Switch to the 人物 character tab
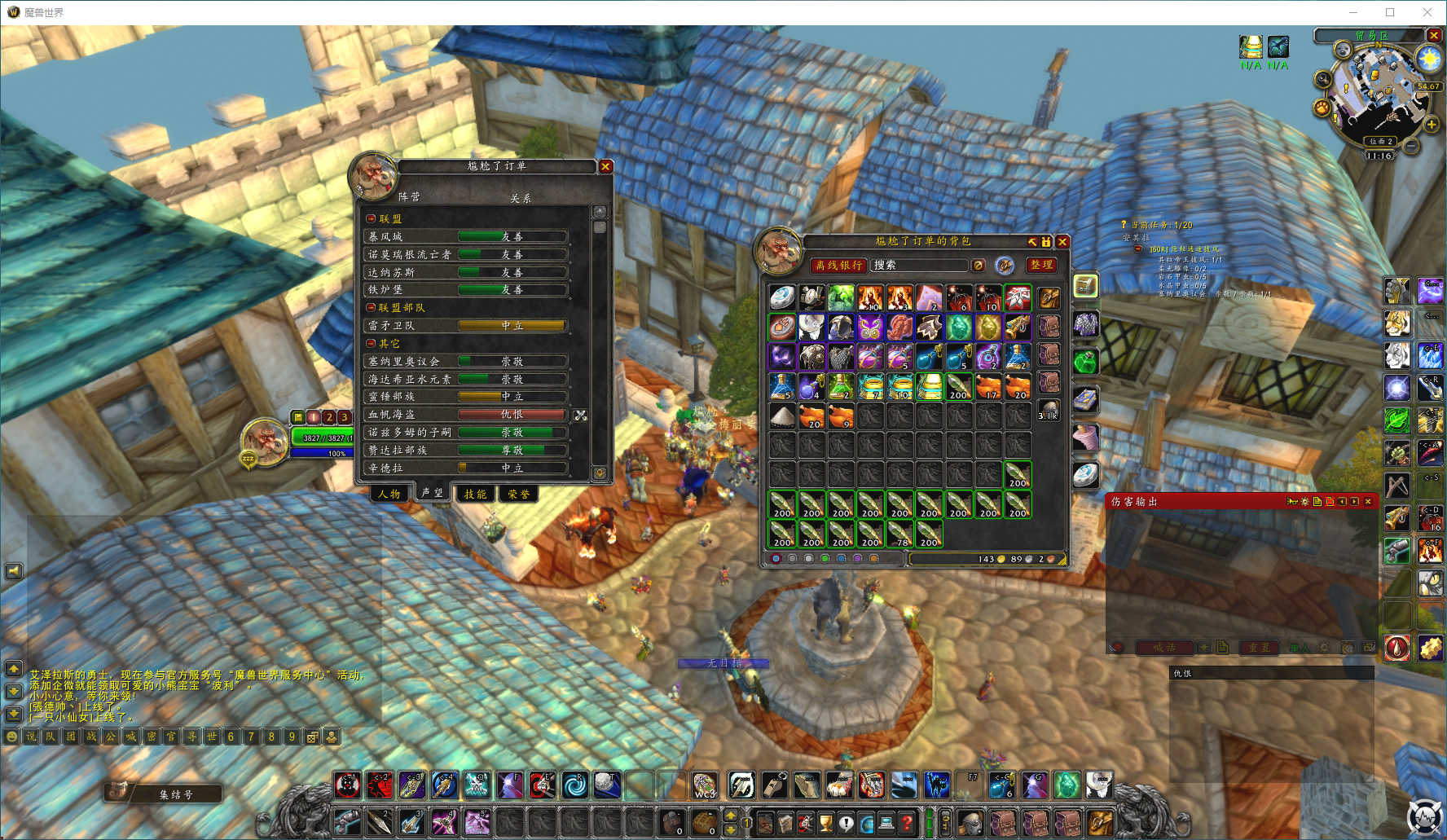Screen dimensions: 1447x840 pos(389,494)
